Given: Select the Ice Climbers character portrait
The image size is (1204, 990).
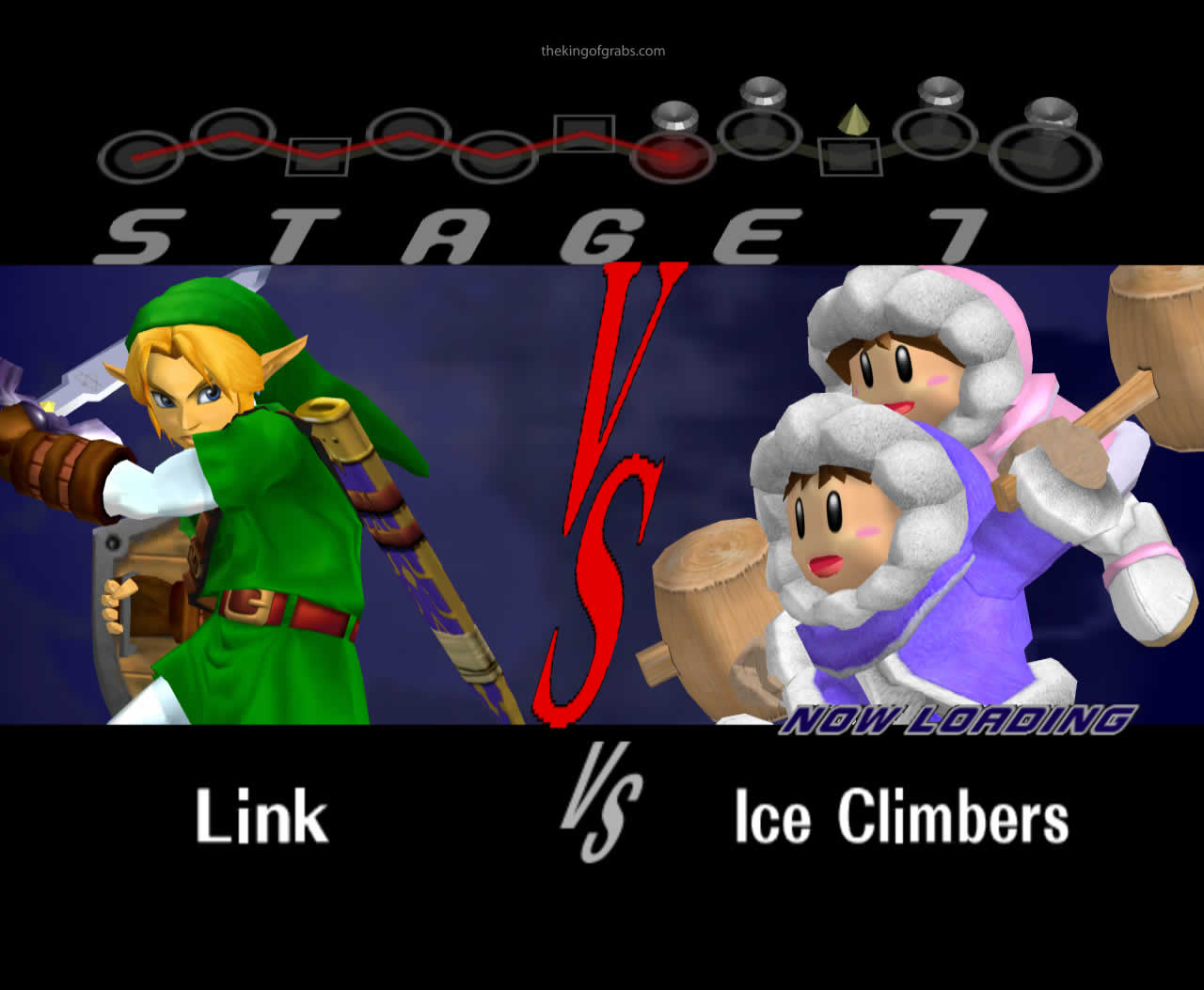Looking at the screenshot, I should pos(903,489).
